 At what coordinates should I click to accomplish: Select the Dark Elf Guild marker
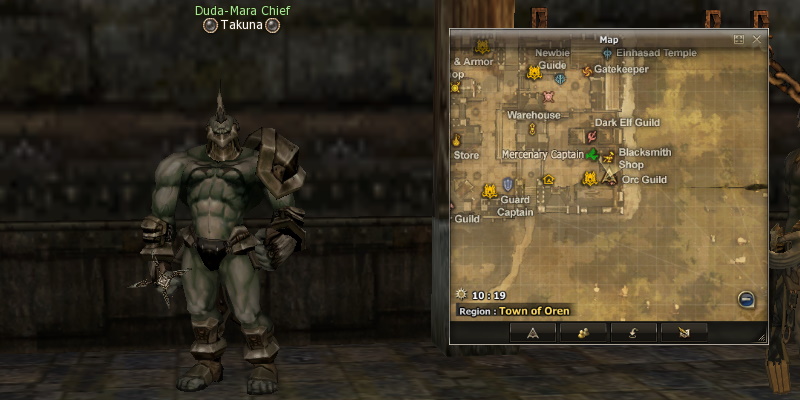click(591, 135)
